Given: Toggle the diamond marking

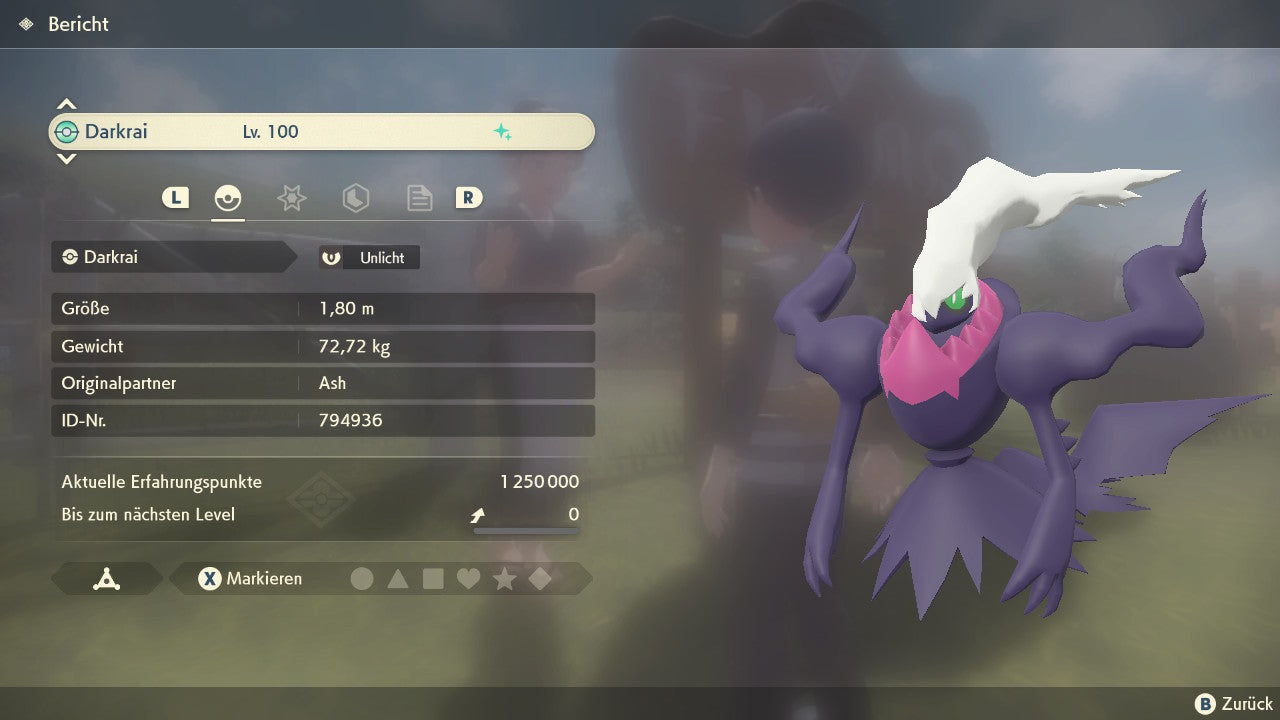Looking at the screenshot, I should tap(540, 578).
